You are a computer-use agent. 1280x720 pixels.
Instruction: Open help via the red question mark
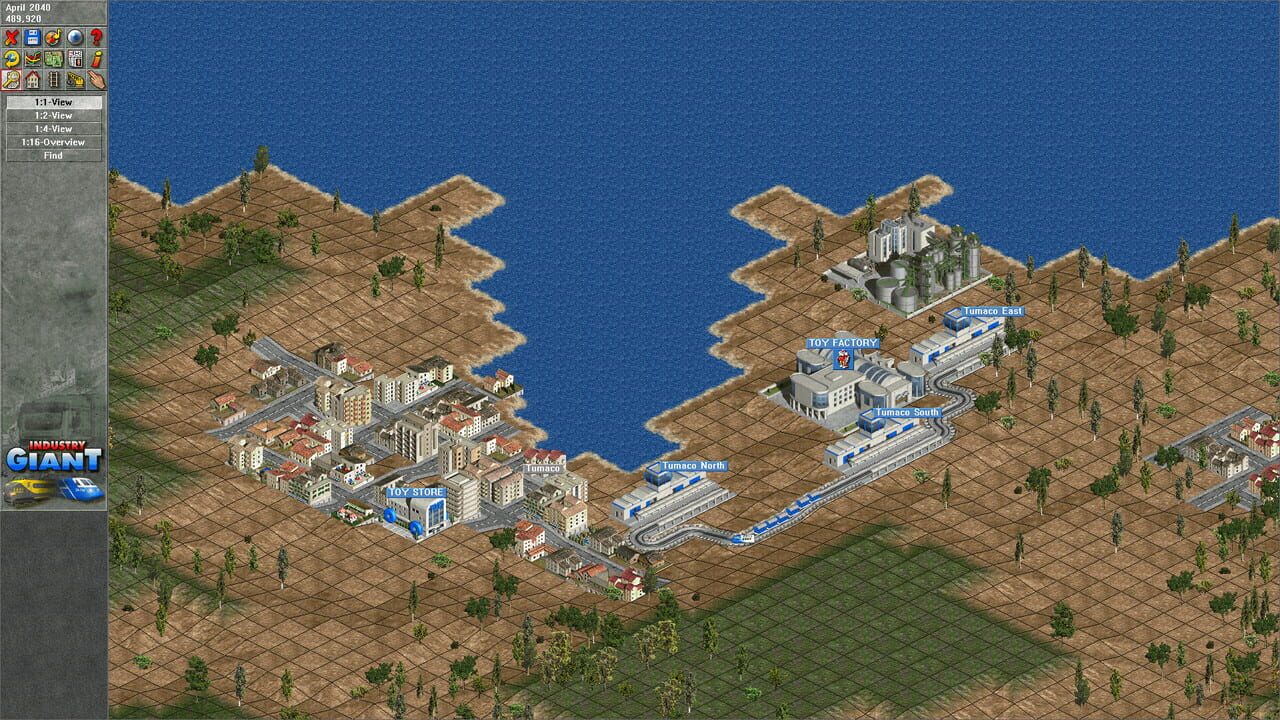97,36
